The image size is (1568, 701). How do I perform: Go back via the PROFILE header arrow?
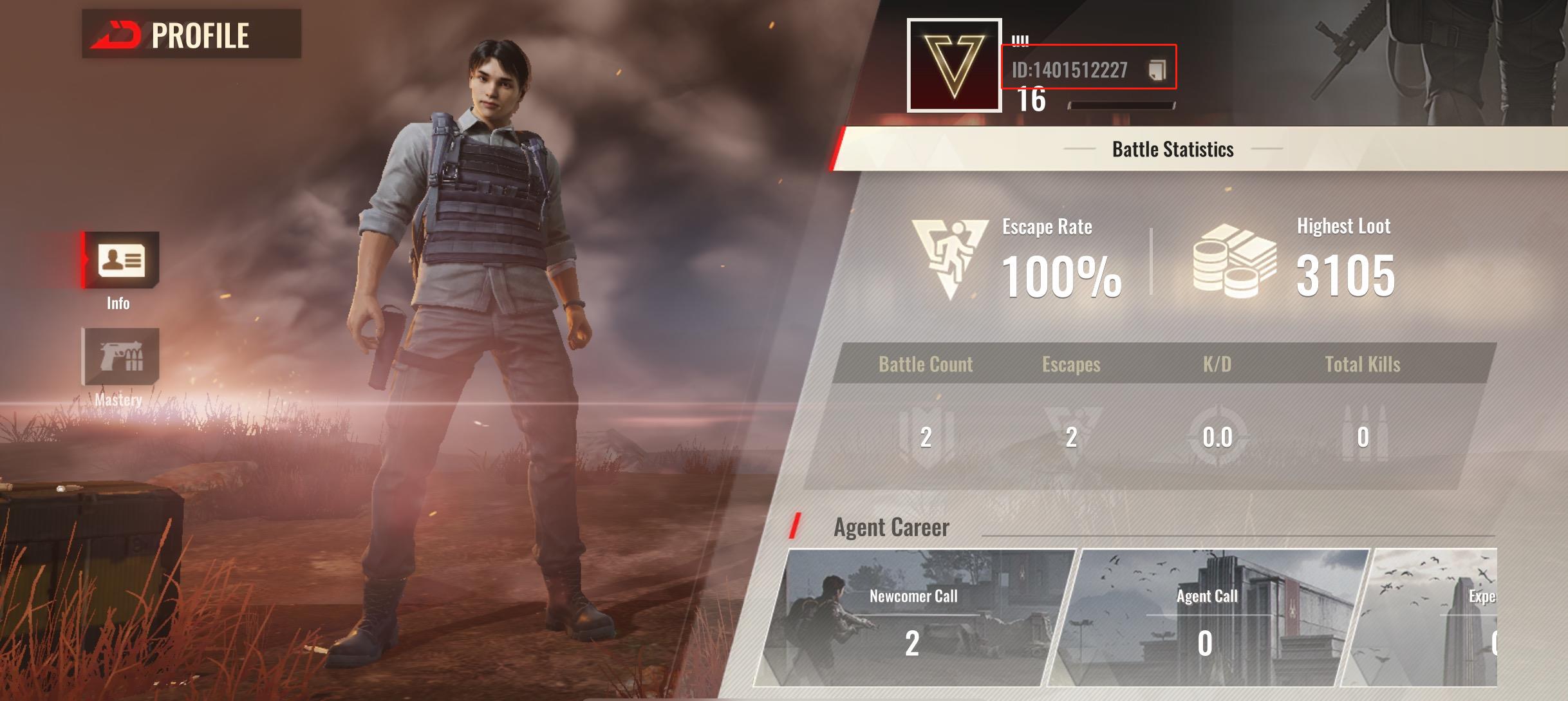(116, 35)
